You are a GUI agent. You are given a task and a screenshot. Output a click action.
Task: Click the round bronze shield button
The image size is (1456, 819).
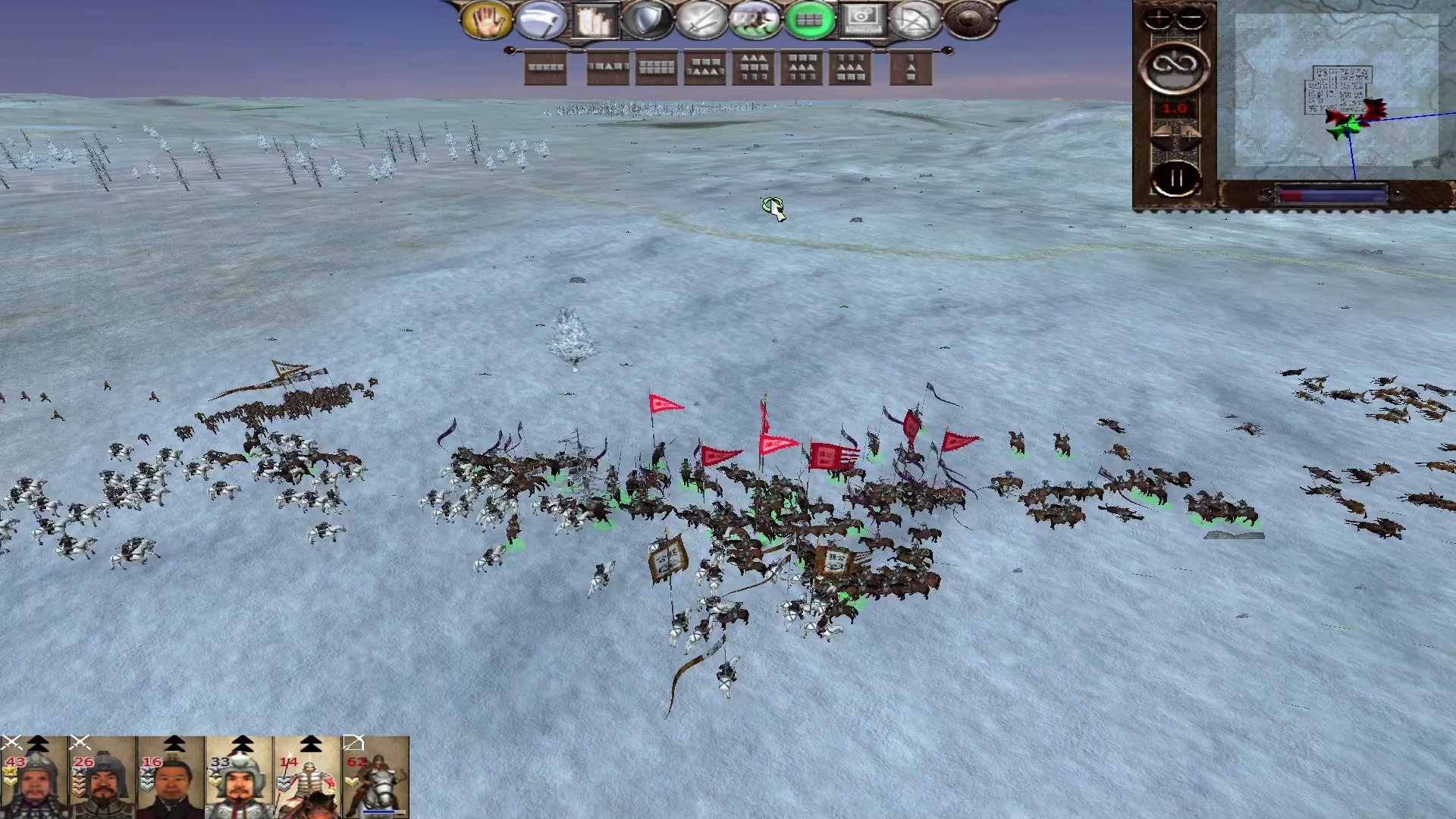970,20
